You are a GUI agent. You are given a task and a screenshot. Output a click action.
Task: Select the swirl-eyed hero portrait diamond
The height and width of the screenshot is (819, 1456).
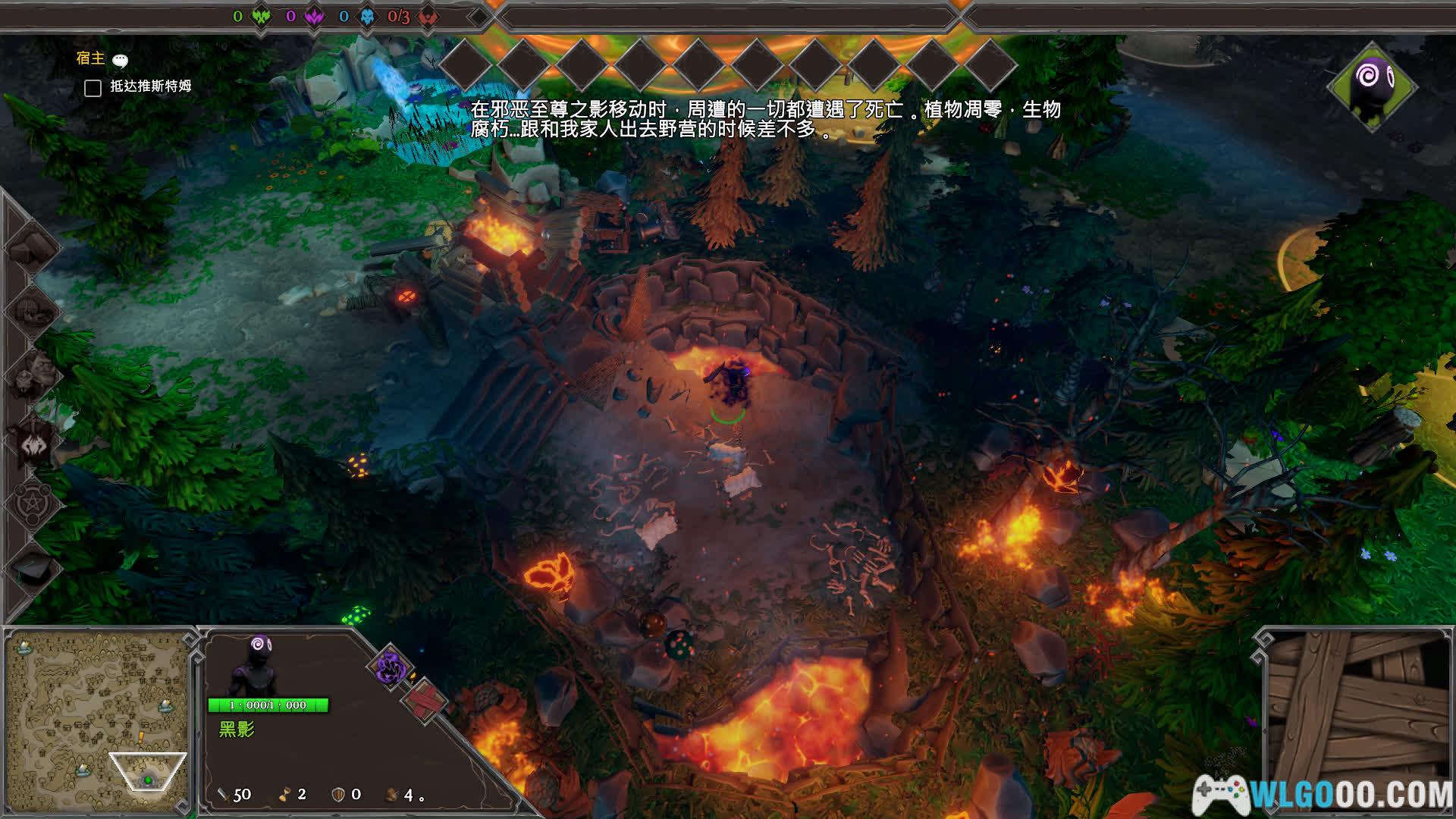[x=1372, y=85]
